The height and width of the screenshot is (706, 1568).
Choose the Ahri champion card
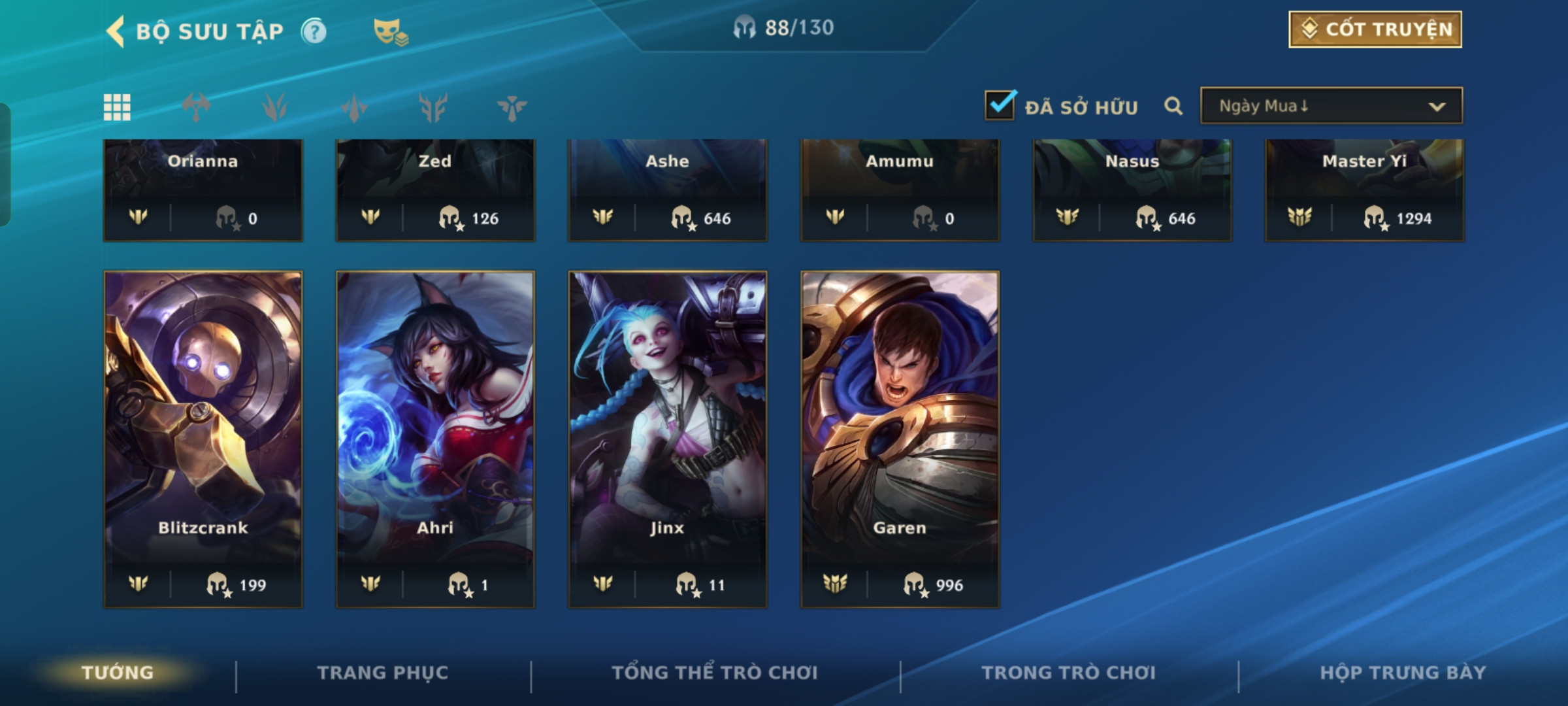(435, 439)
